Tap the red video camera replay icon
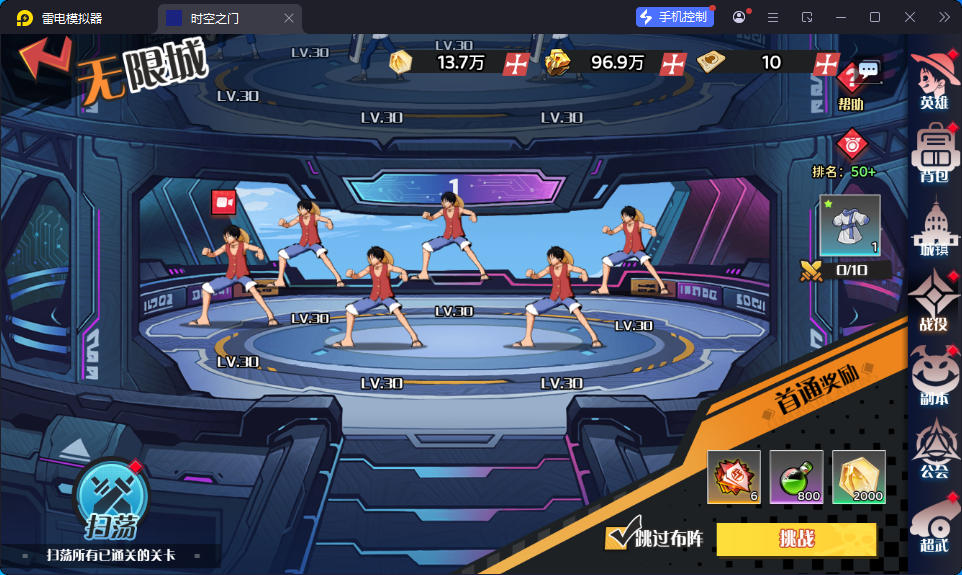Screen dimensions: 962x575 pos(223,202)
